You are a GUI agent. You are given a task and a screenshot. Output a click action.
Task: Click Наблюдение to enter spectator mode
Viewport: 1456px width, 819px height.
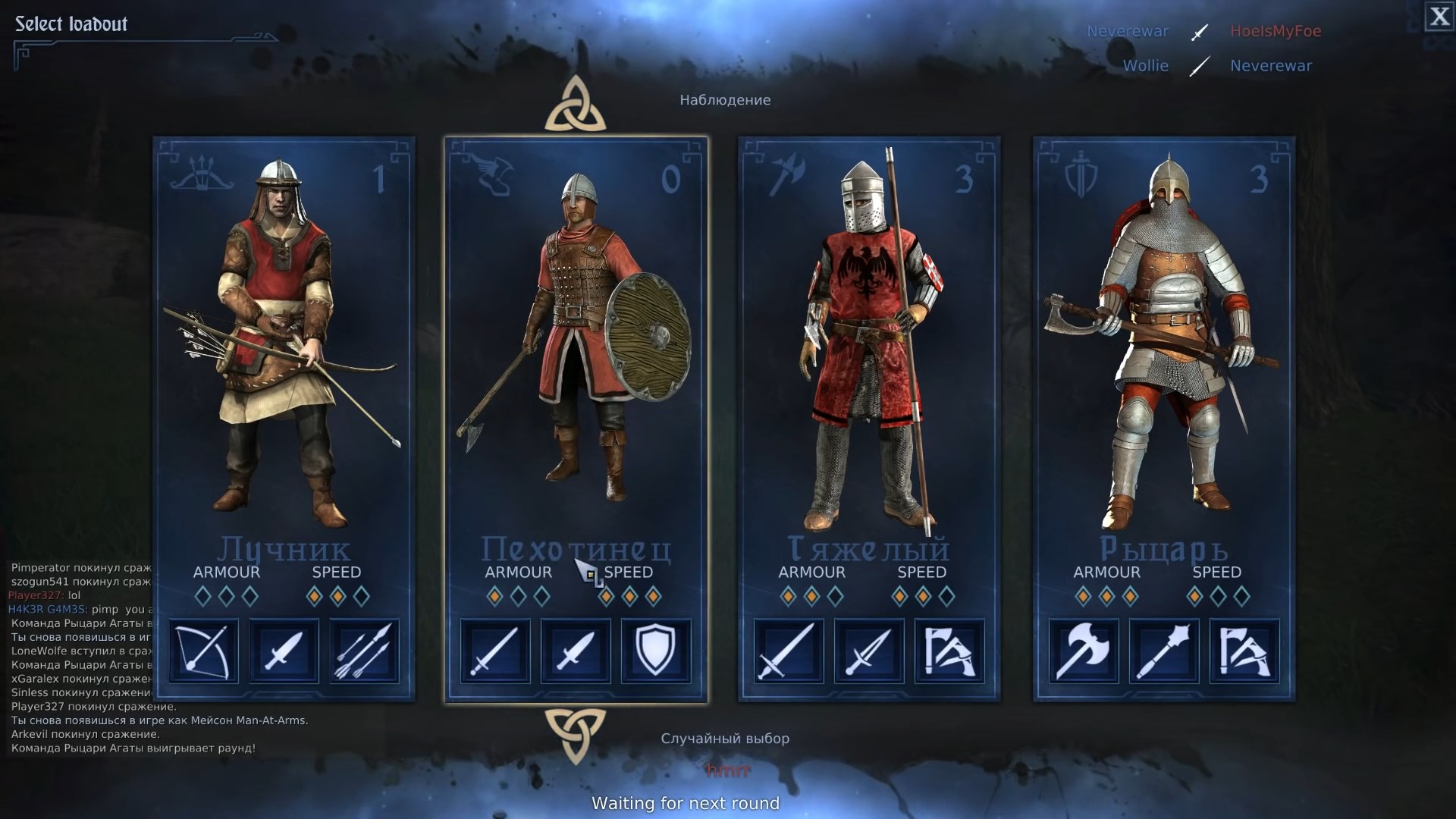(725, 99)
